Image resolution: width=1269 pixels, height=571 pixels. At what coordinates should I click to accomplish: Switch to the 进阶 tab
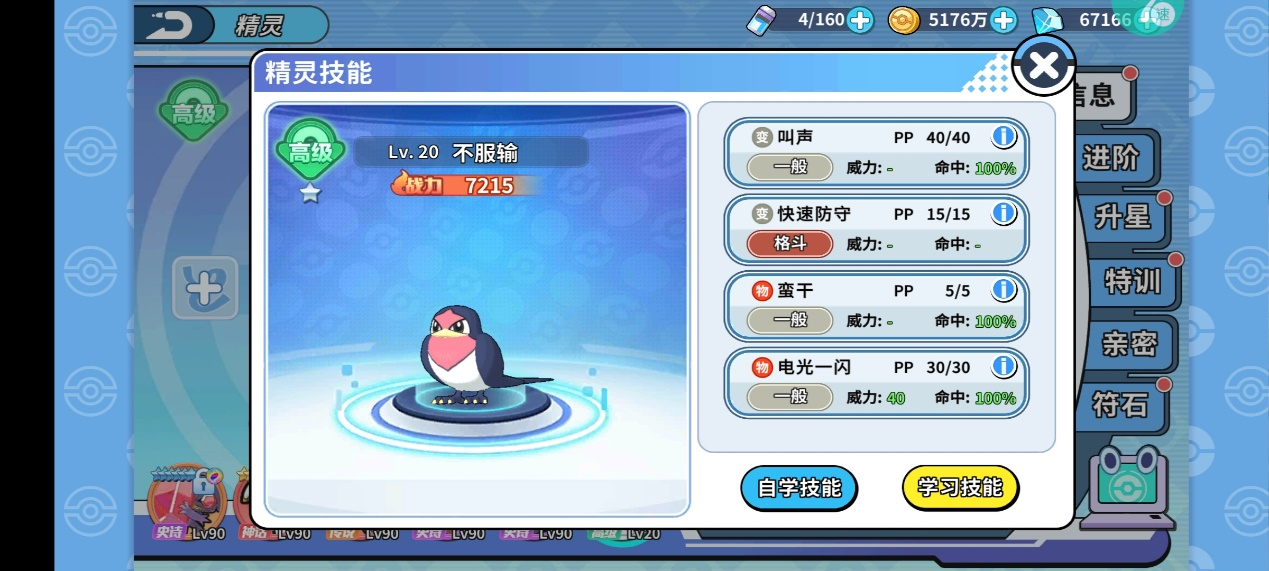(1112, 158)
